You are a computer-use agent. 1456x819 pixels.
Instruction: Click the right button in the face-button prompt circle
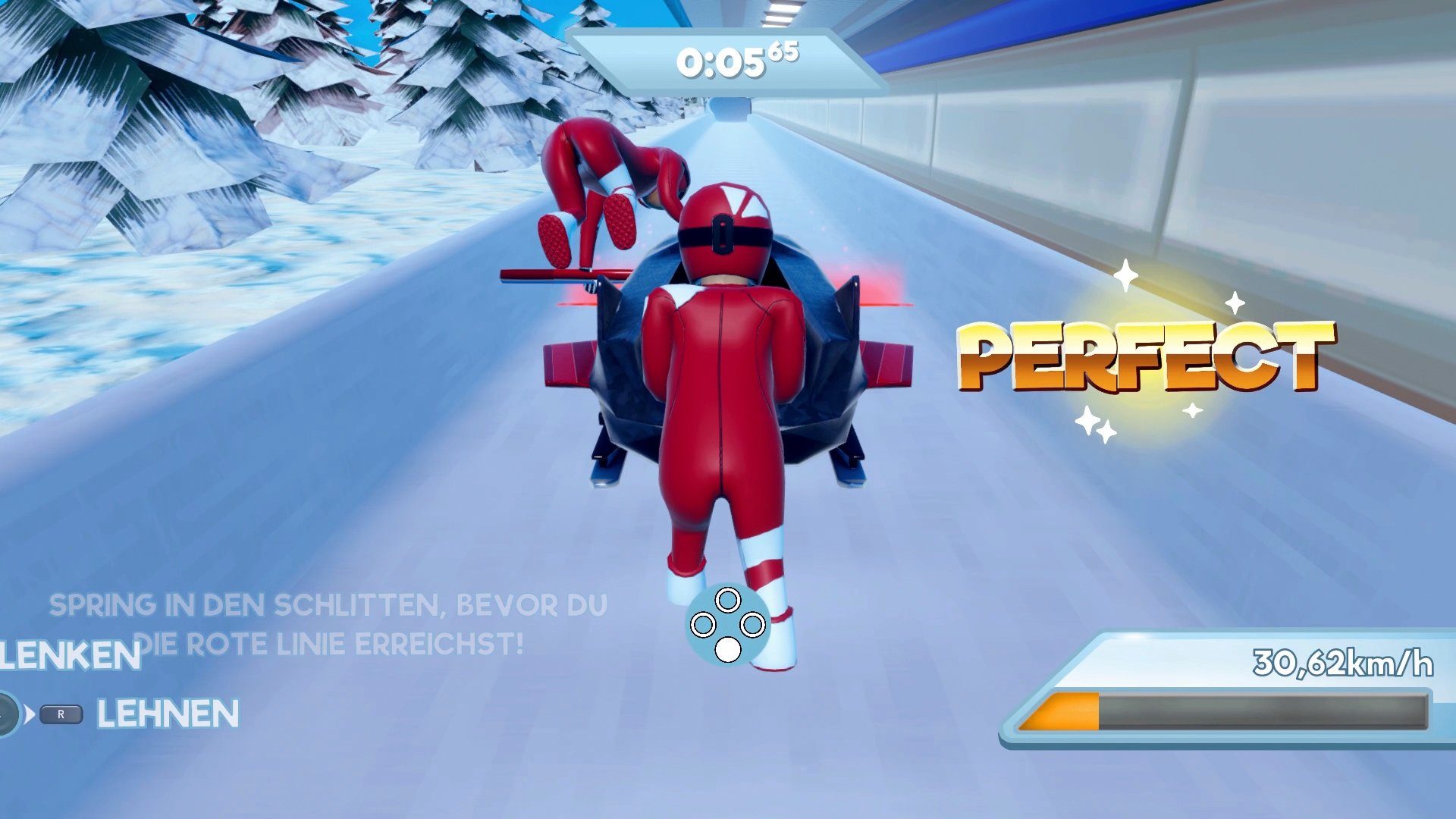point(752,625)
